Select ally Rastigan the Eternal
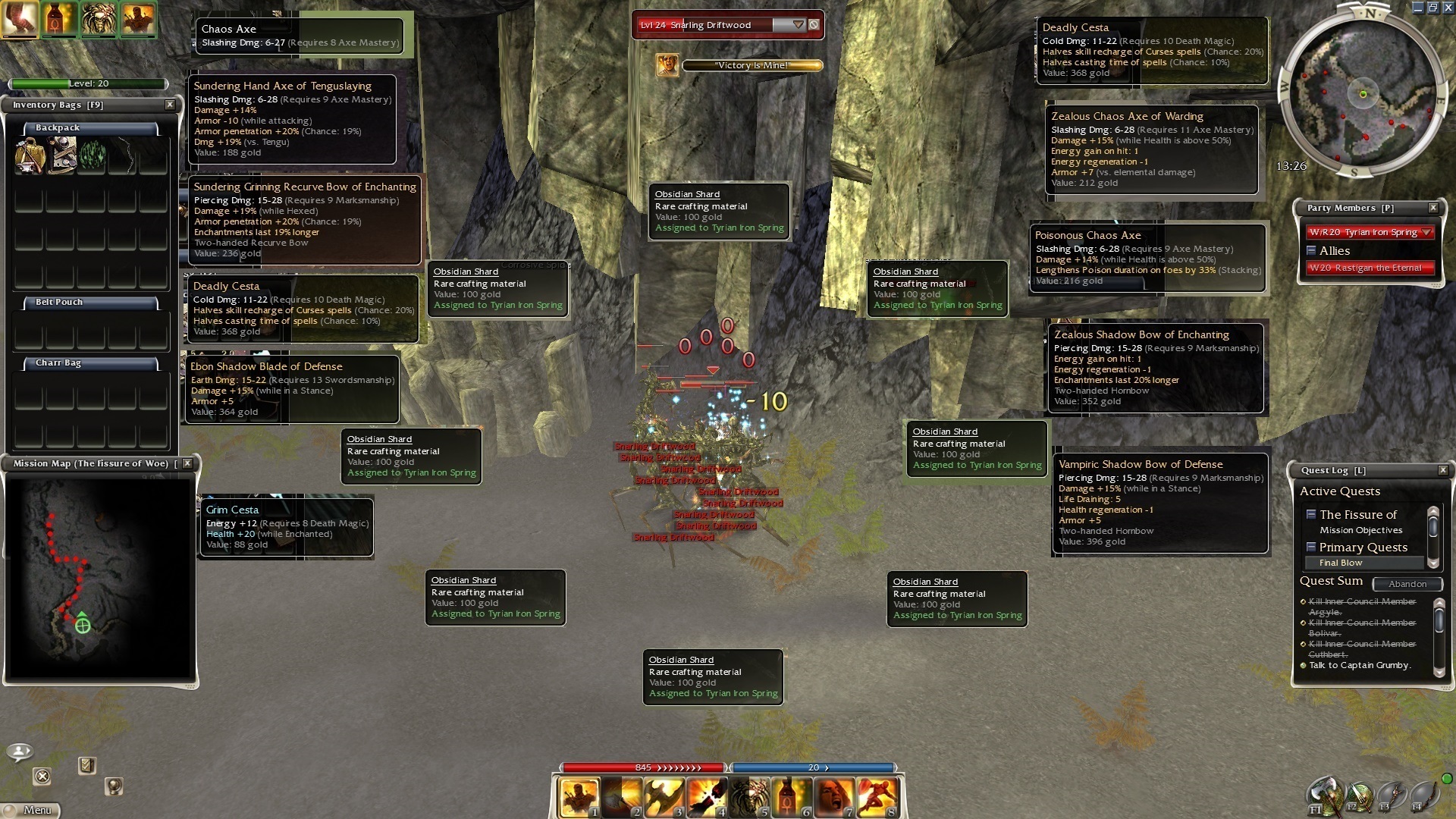Viewport: 1456px width, 819px height. 1365,268
